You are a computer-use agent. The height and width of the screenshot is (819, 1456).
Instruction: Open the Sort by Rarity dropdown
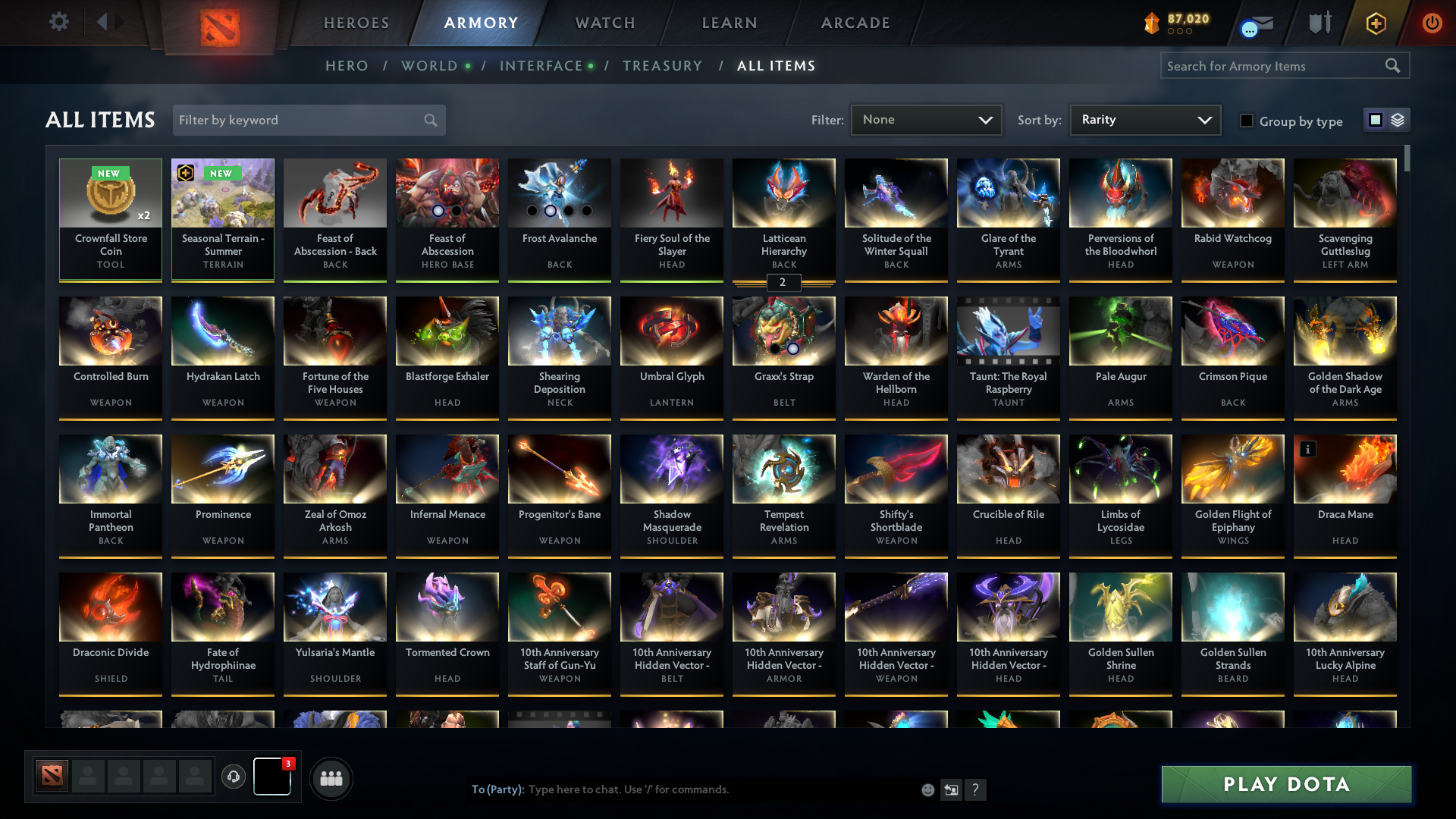pos(1144,120)
